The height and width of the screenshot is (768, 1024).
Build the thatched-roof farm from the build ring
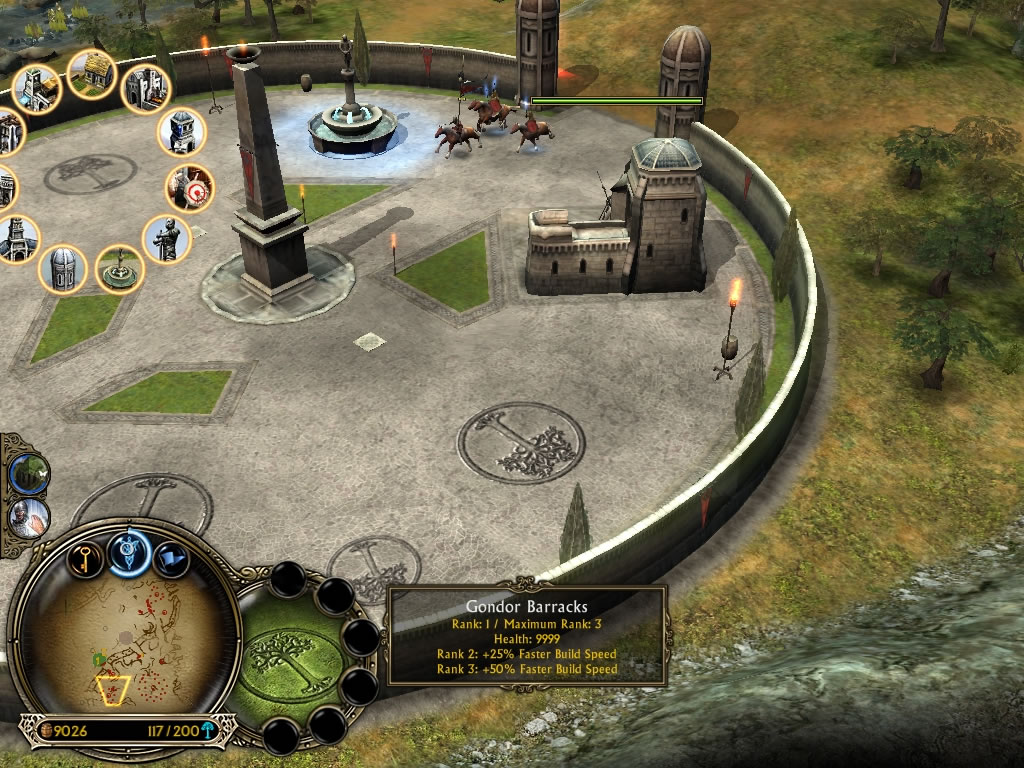[x=92, y=74]
